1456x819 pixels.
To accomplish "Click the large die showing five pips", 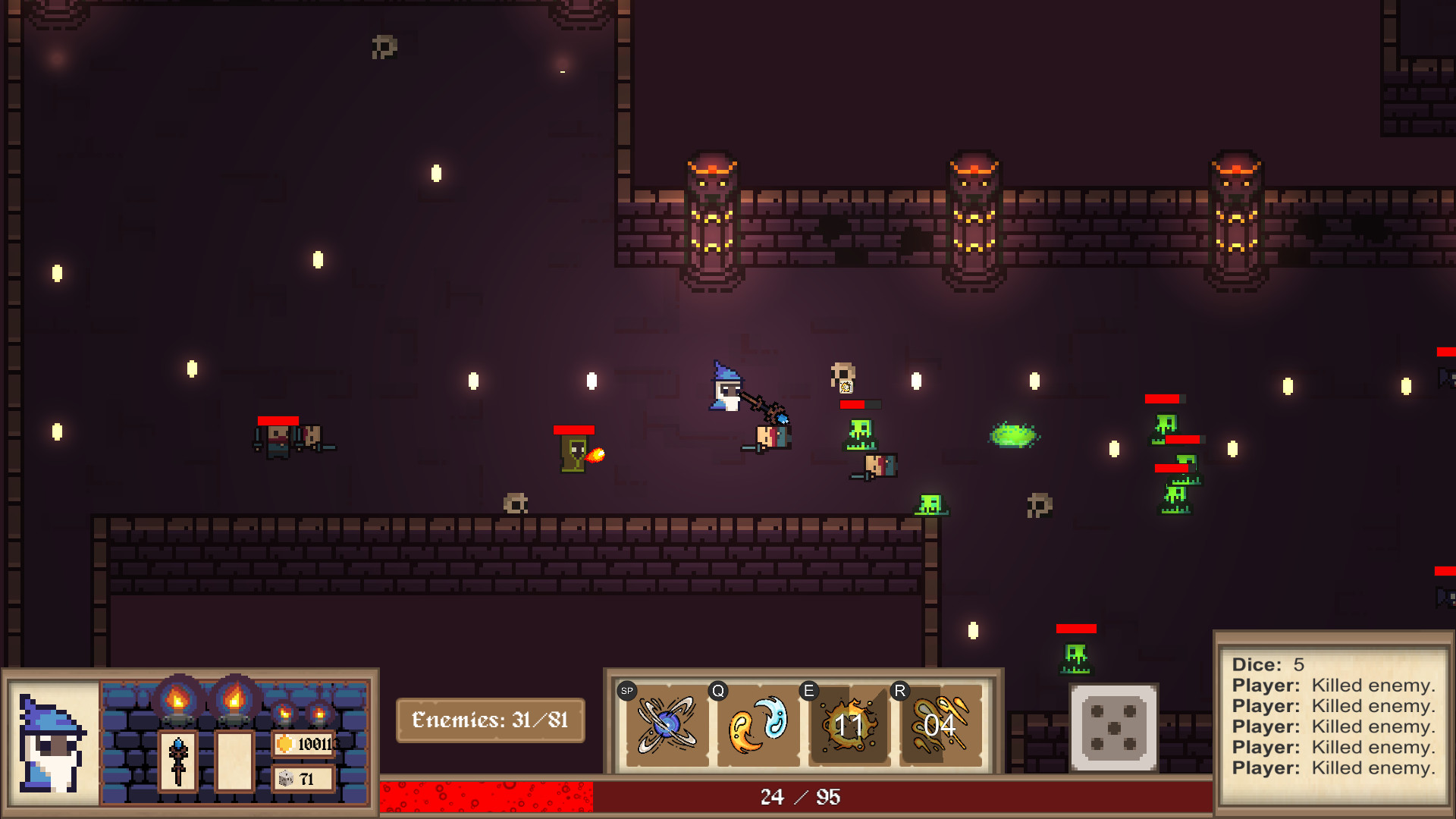I will [1112, 726].
